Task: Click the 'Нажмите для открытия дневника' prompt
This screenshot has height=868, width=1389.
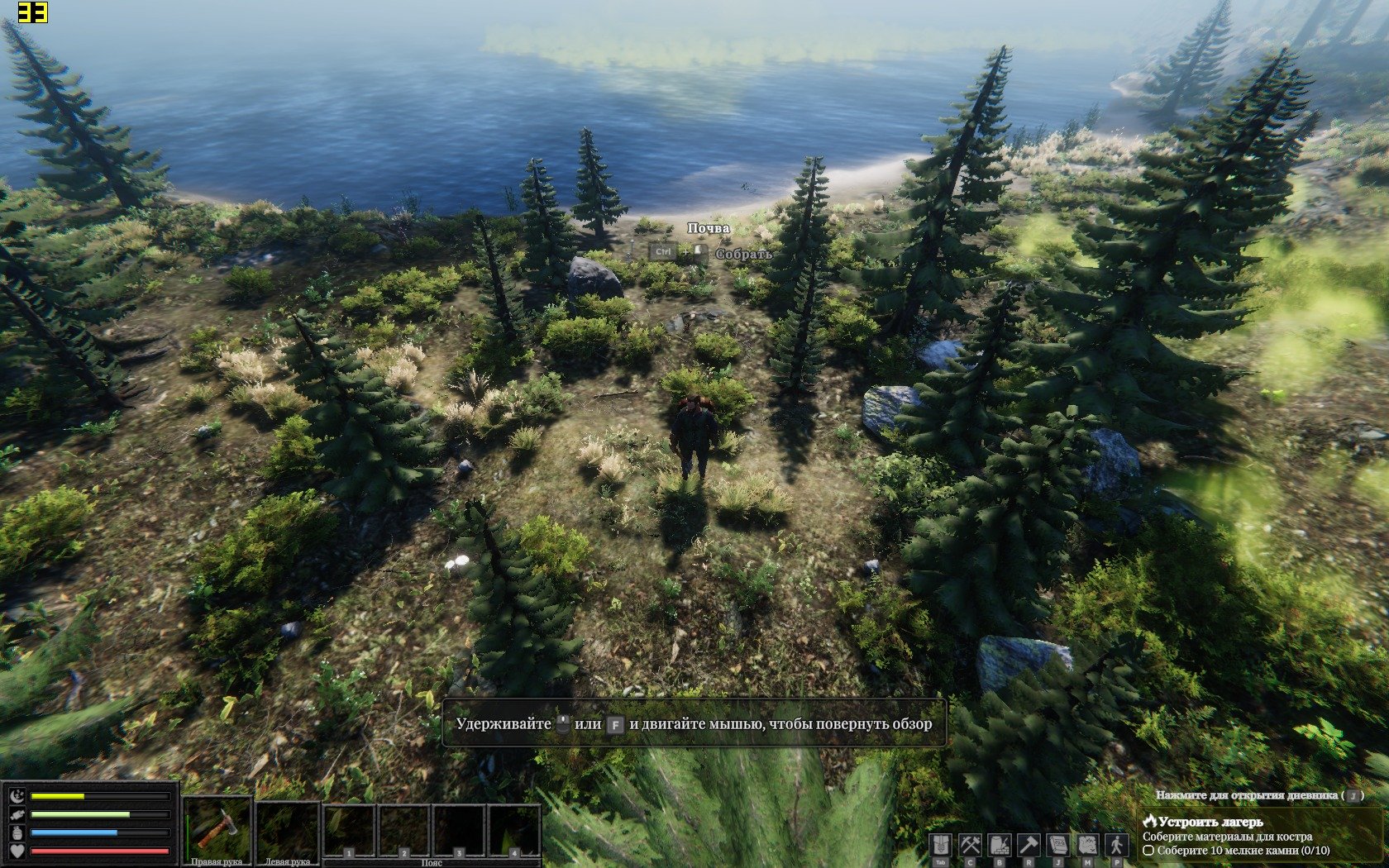Action: pyautogui.click(x=1247, y=795)
